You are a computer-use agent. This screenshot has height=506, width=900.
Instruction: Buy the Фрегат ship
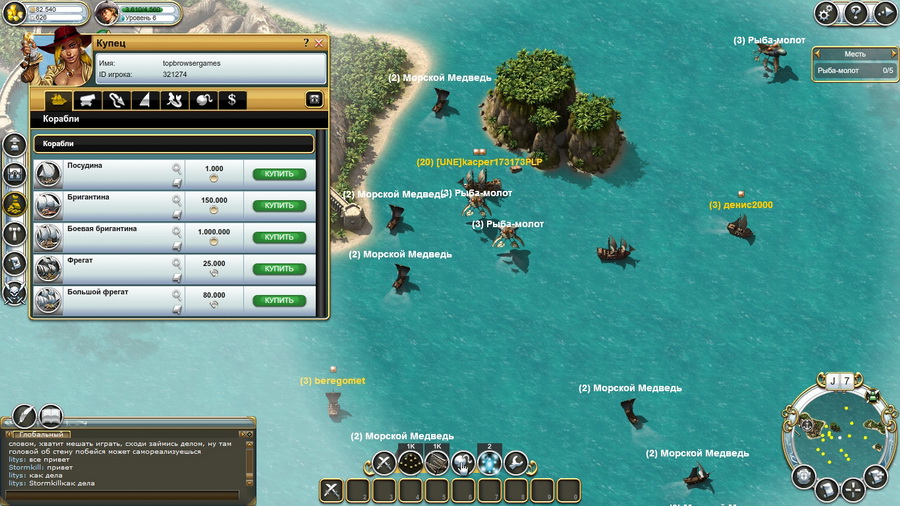coord(279,269)
